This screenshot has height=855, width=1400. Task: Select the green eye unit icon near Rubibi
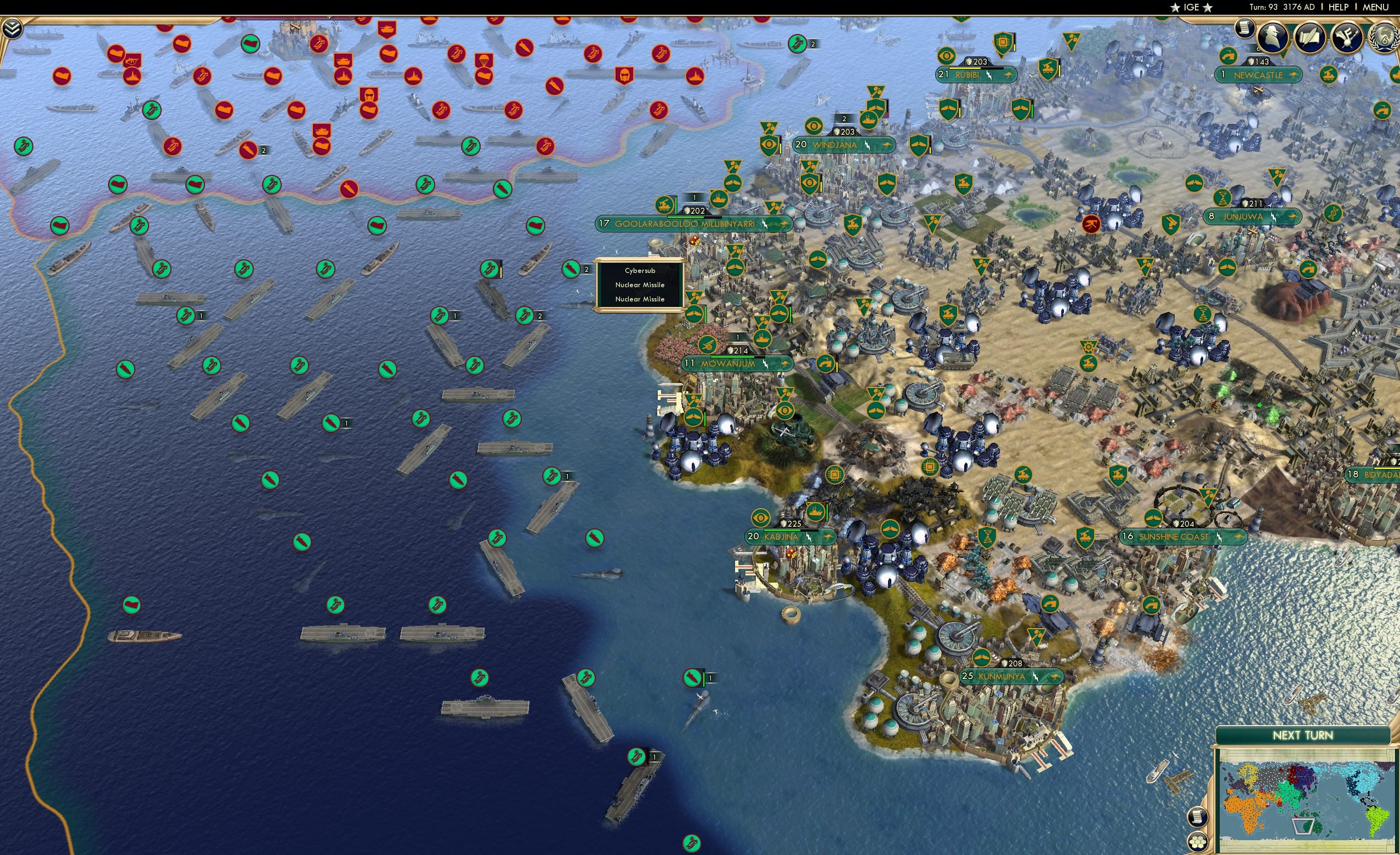tap(947, 57)
